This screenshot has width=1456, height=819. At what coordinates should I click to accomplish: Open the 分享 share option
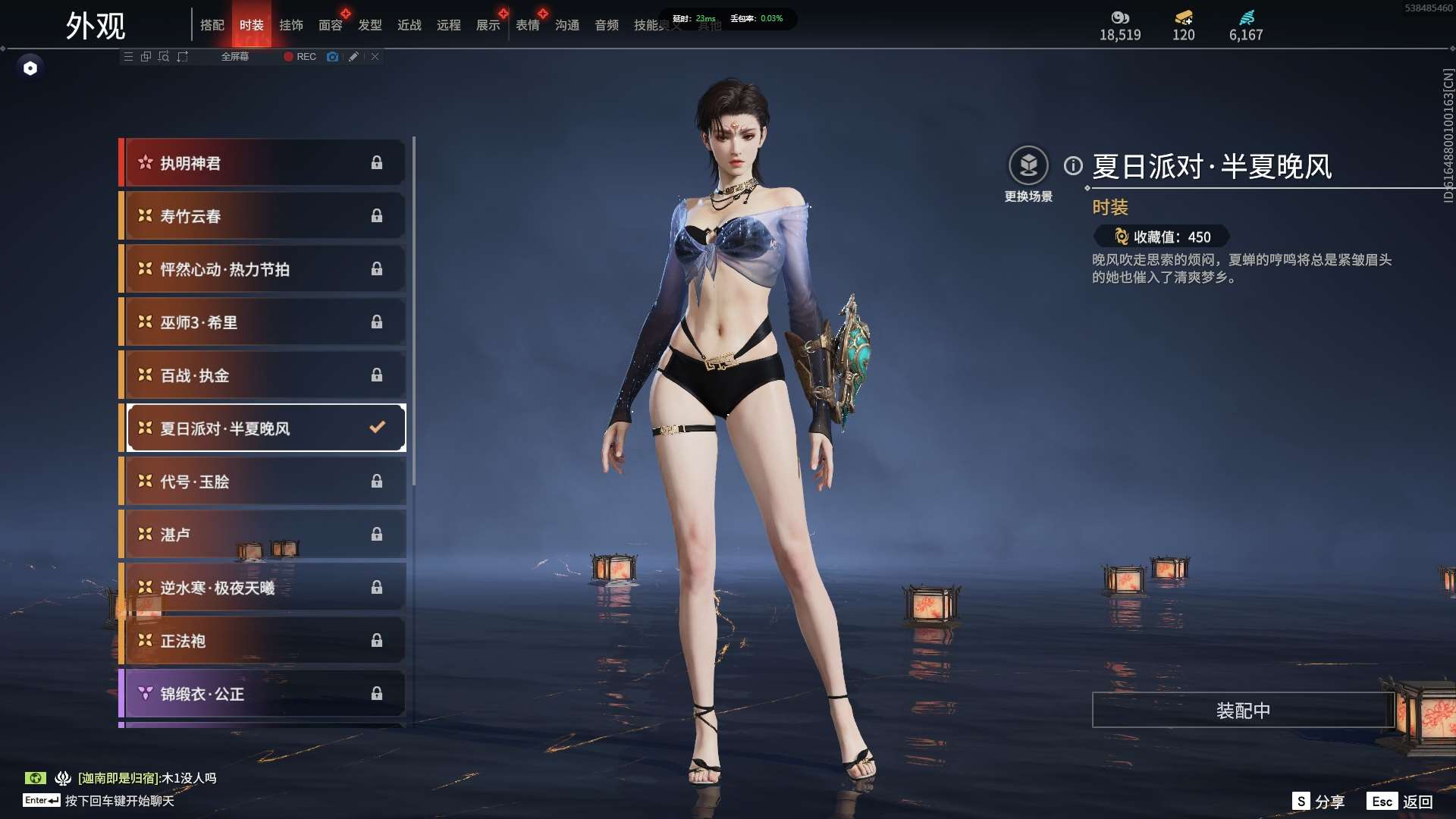pyautogui.click(x=1319, y=802)
